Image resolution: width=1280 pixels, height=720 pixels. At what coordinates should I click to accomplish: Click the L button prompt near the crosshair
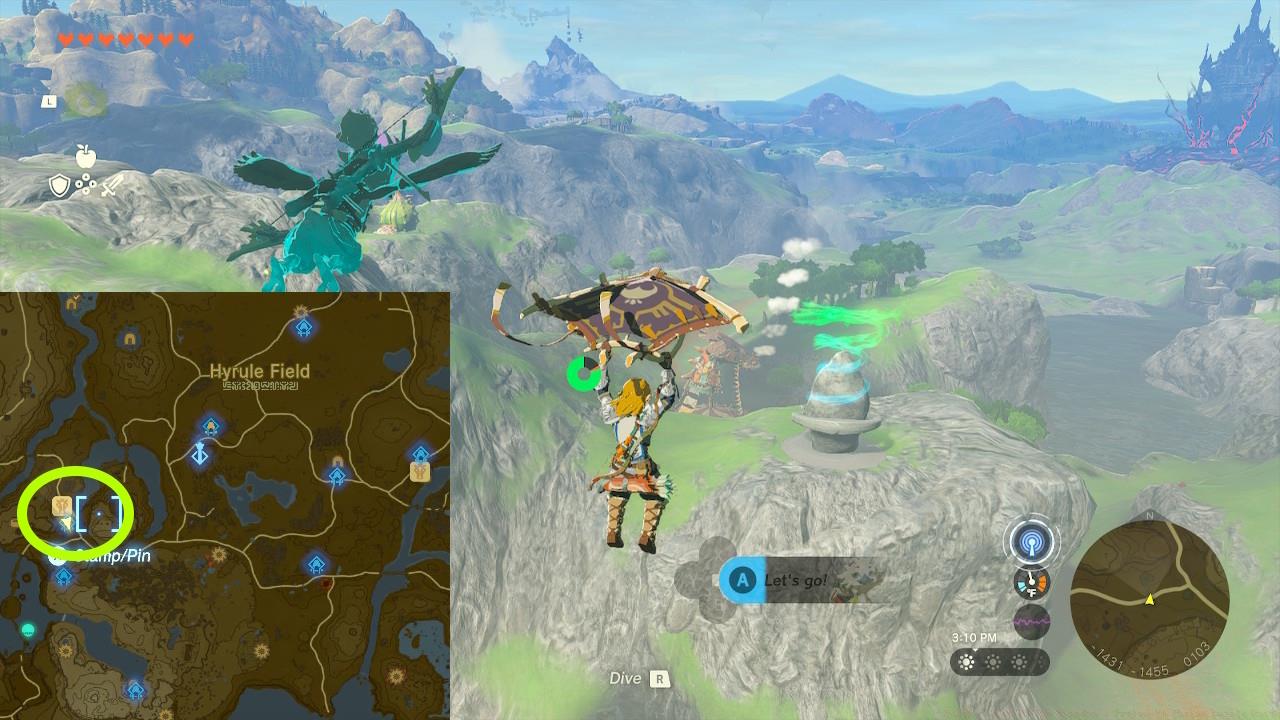(x=48, y=101)
